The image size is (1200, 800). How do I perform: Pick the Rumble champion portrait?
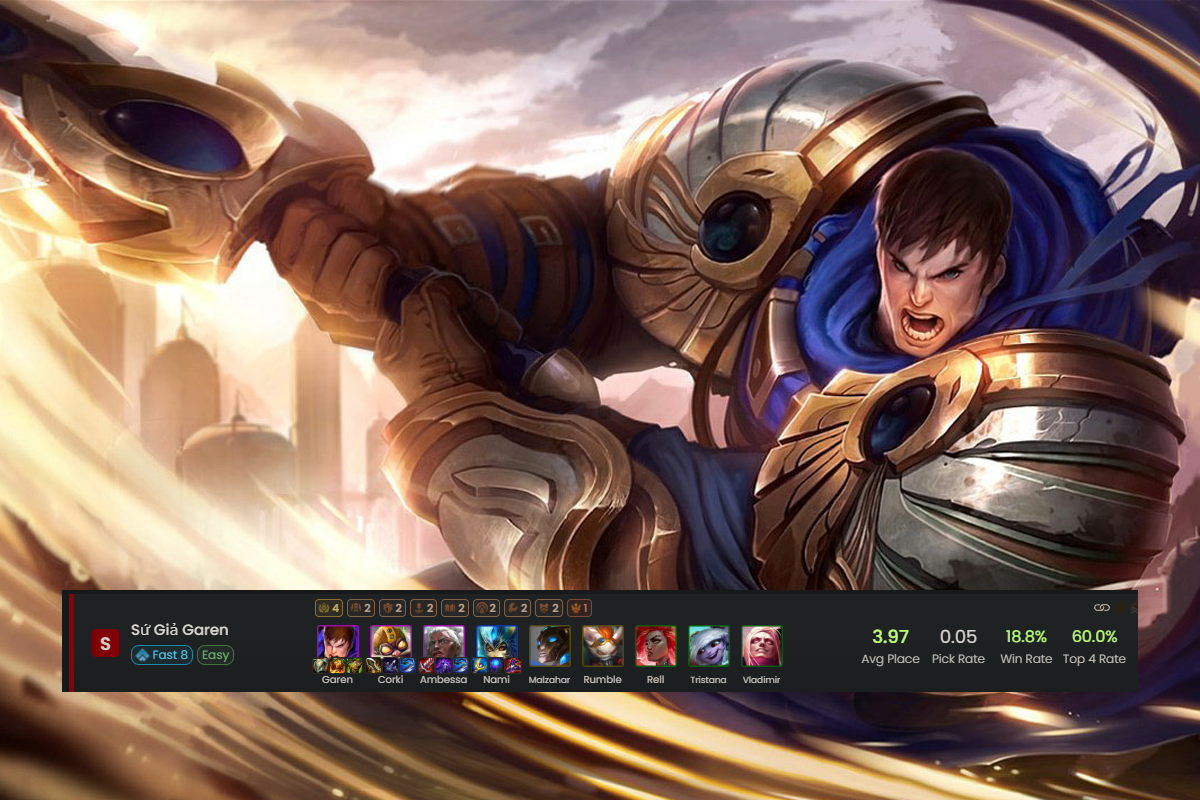pos(602,645)
